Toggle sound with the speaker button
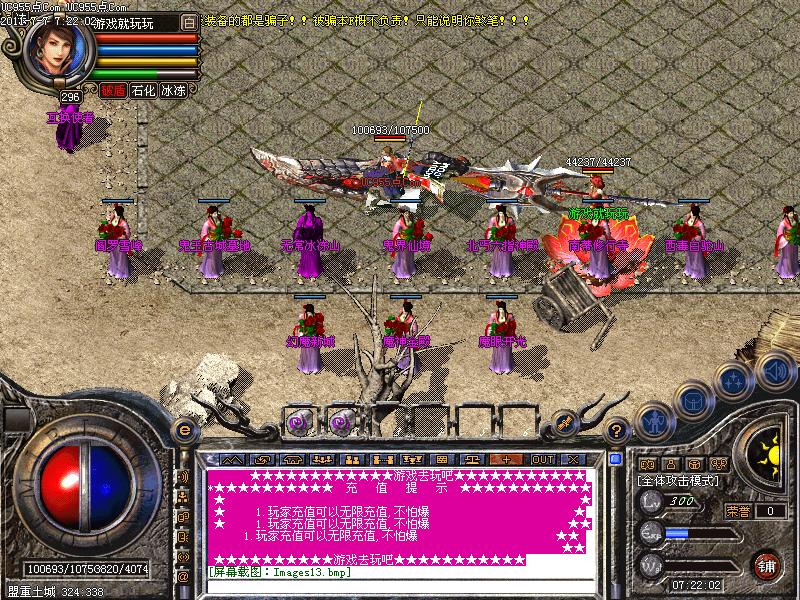800x600 pixels. [774, 372]
